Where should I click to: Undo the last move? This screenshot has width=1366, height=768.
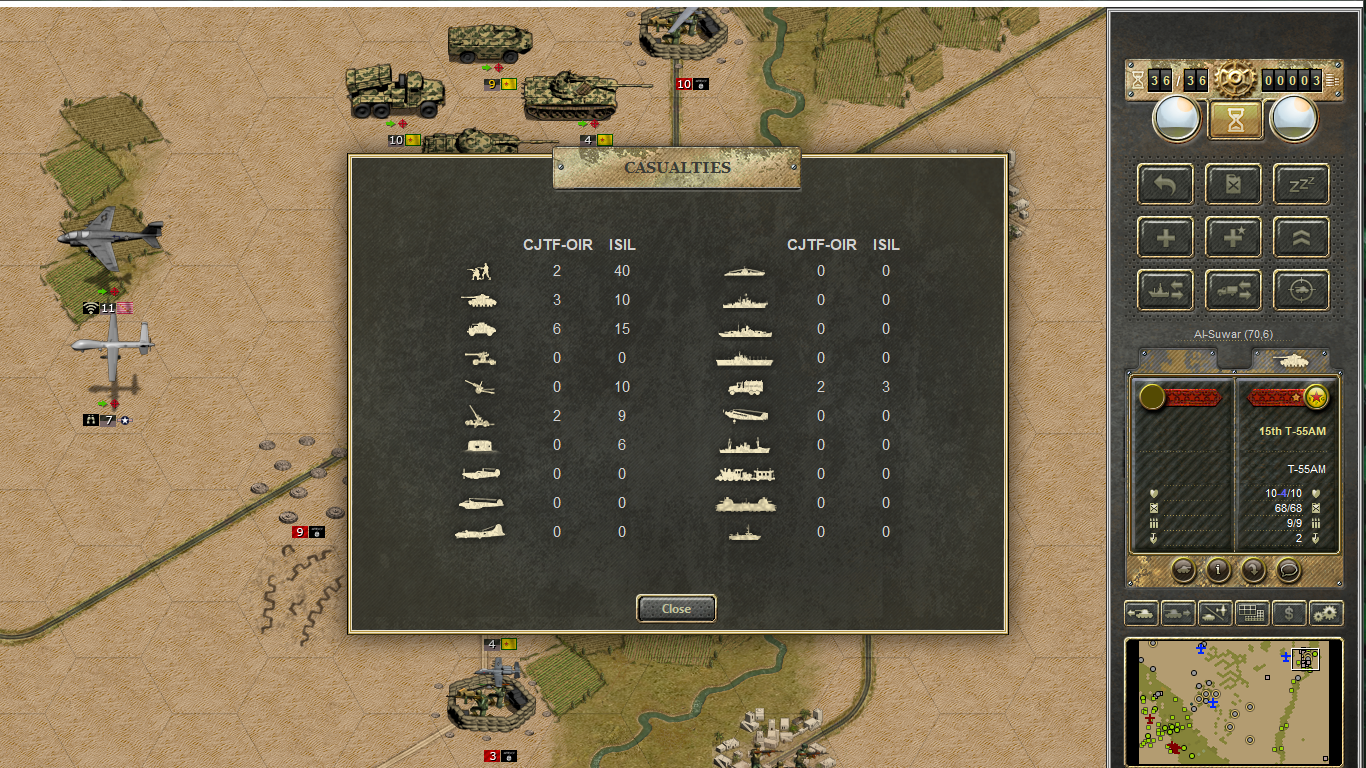click(1165, 184)
